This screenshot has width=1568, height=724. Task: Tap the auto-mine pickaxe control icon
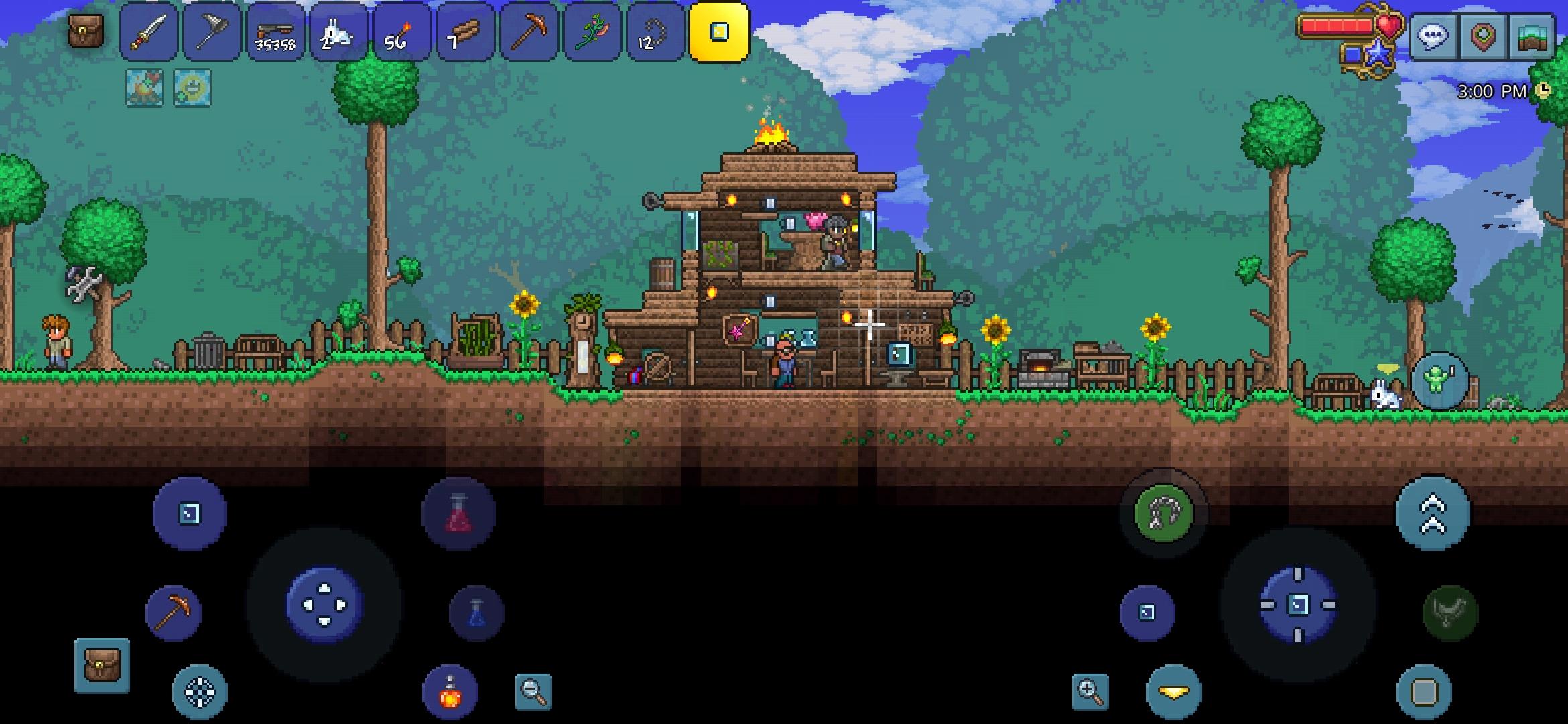174,611
